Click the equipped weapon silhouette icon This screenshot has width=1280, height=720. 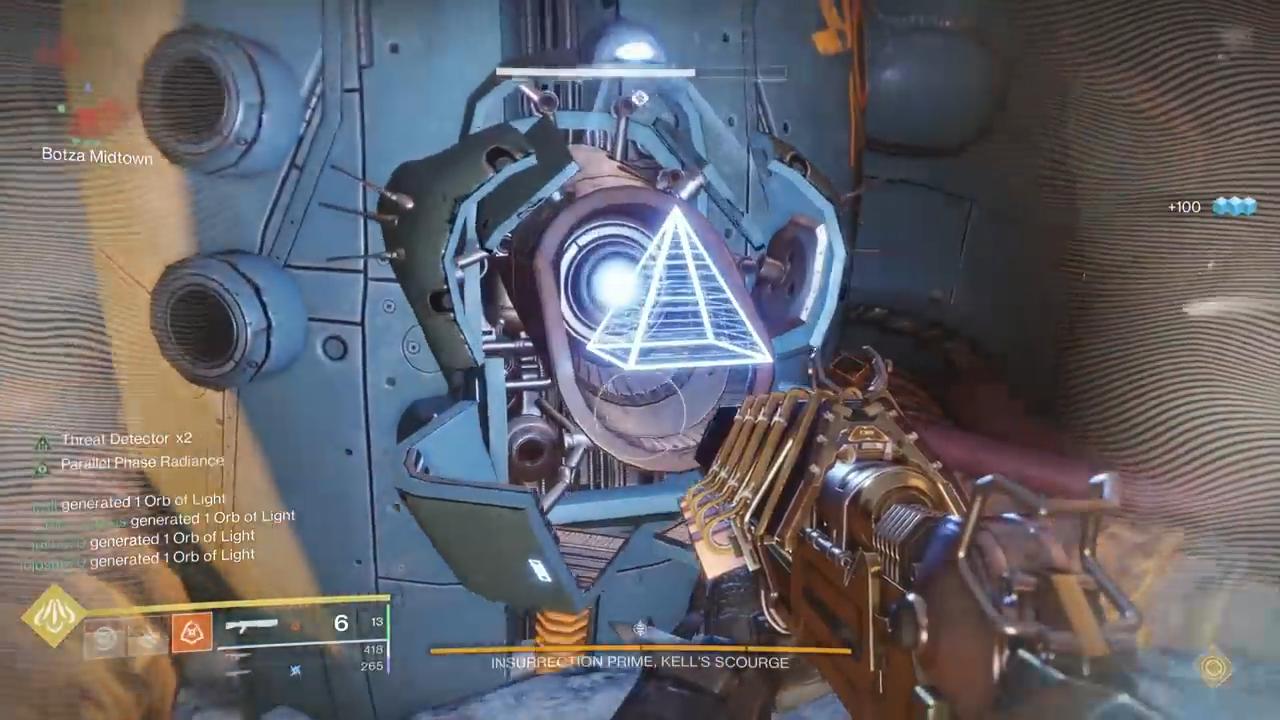[x=251, y=626]
